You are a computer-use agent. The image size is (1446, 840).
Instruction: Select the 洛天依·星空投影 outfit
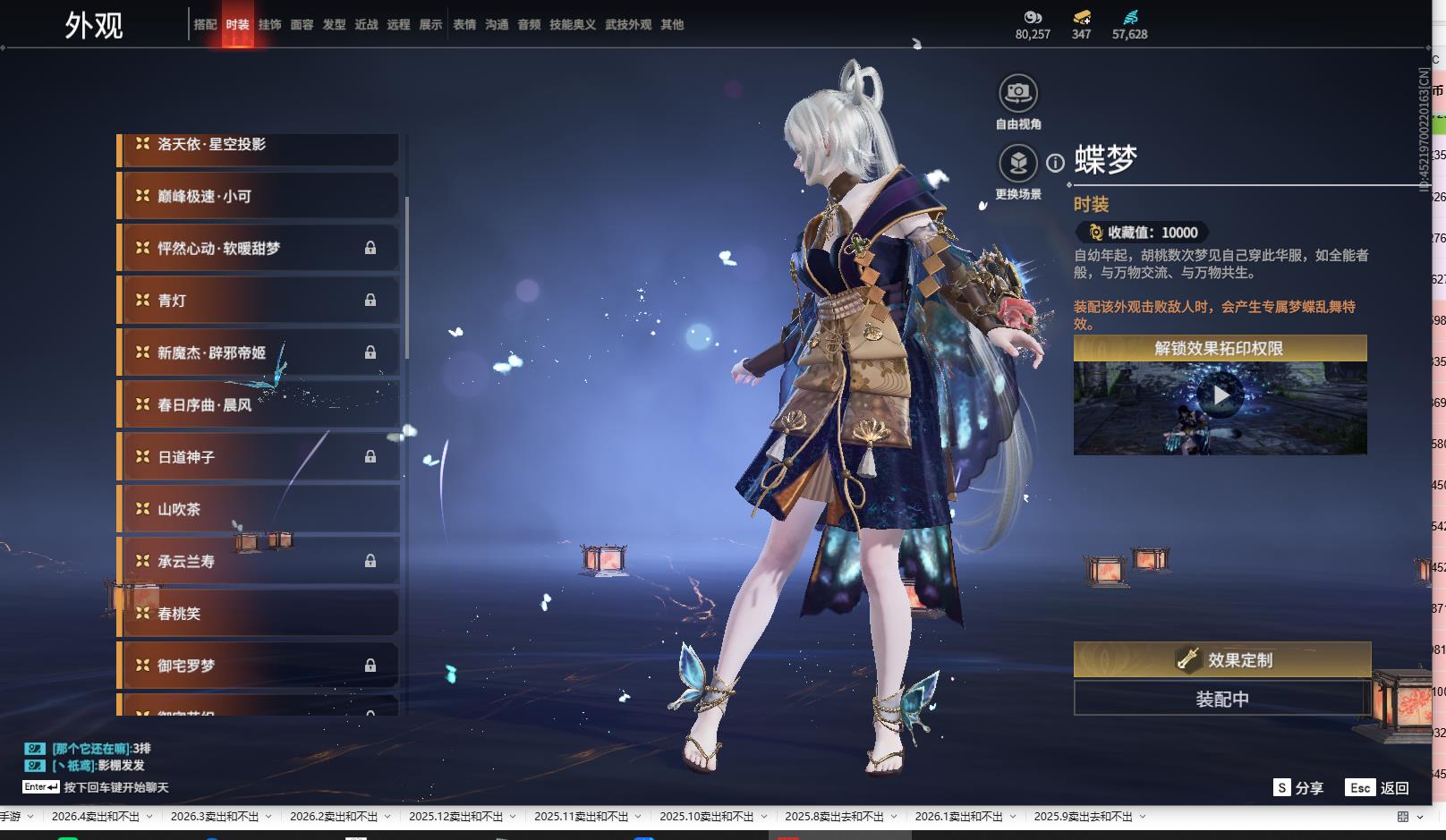click(x=258, y=146)
